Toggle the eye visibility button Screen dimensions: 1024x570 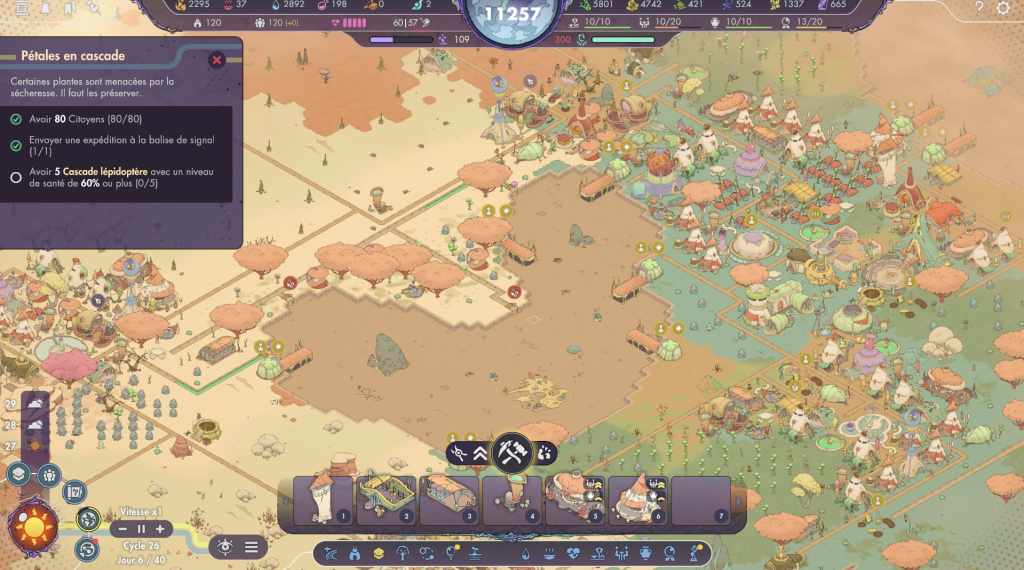pyautogui.click(x=226, y=546)
